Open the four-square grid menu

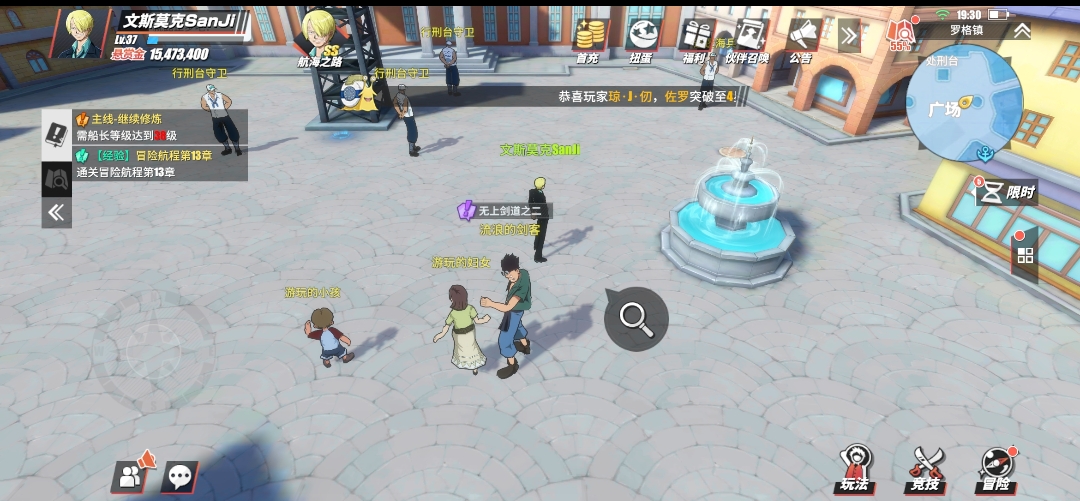click(1025, 255)
